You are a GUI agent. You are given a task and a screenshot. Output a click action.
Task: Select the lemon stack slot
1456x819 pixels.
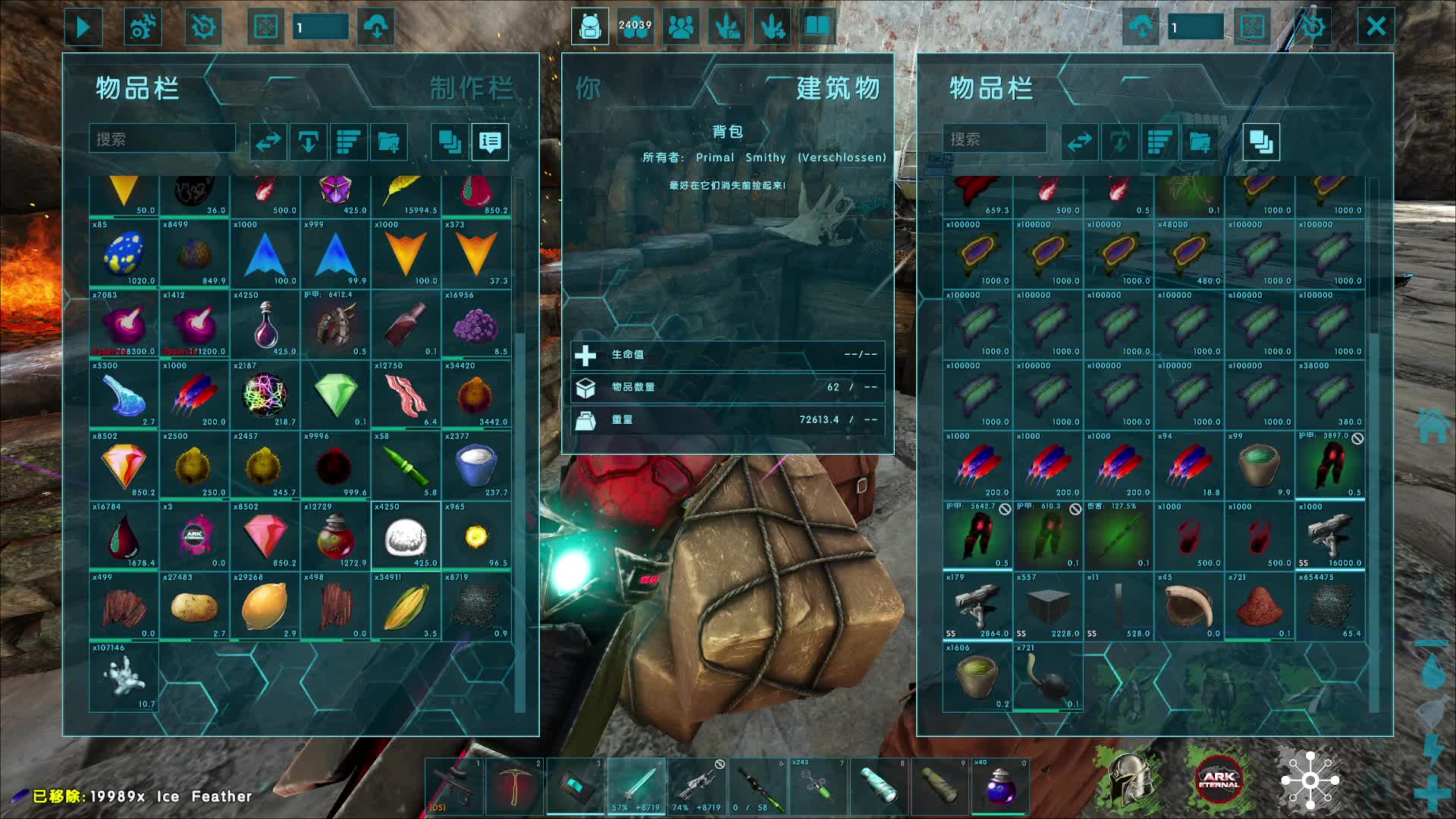tap(265, 607)
